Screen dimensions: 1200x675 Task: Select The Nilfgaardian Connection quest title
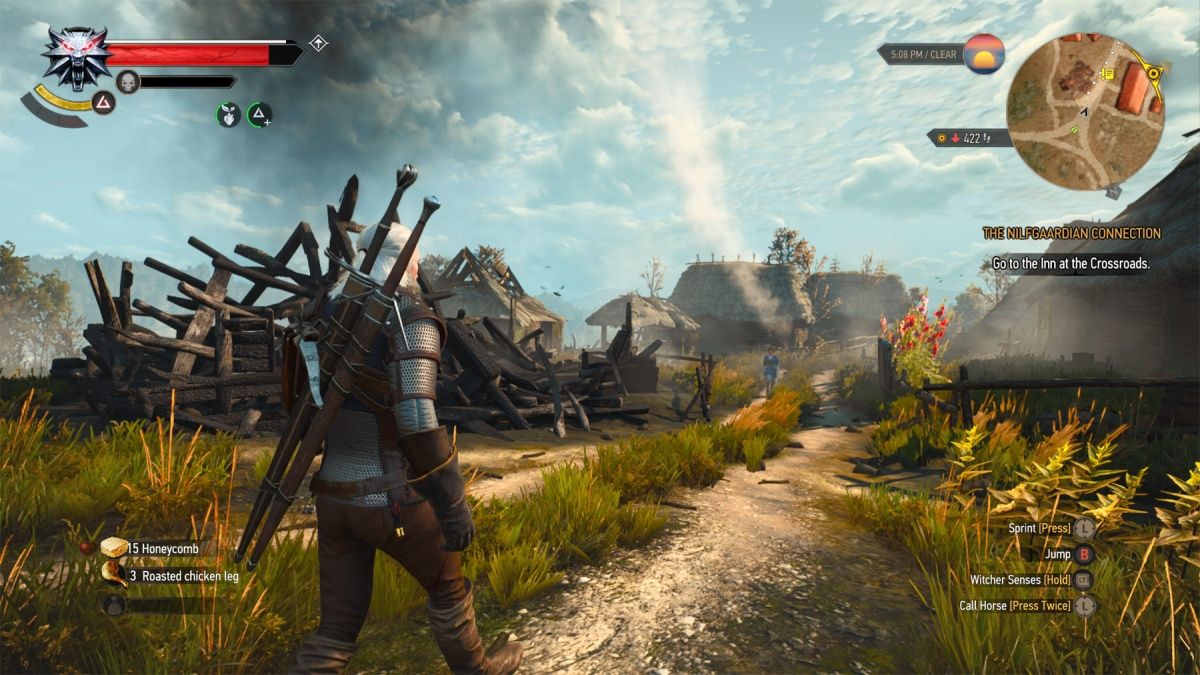tap(1071, 233)
